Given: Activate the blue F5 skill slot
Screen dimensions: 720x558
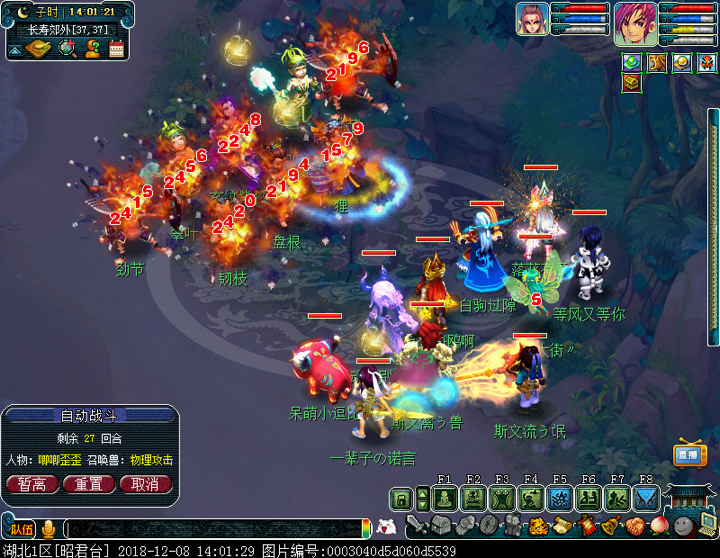Looking at the screenshot, I should tap(559, 497).
